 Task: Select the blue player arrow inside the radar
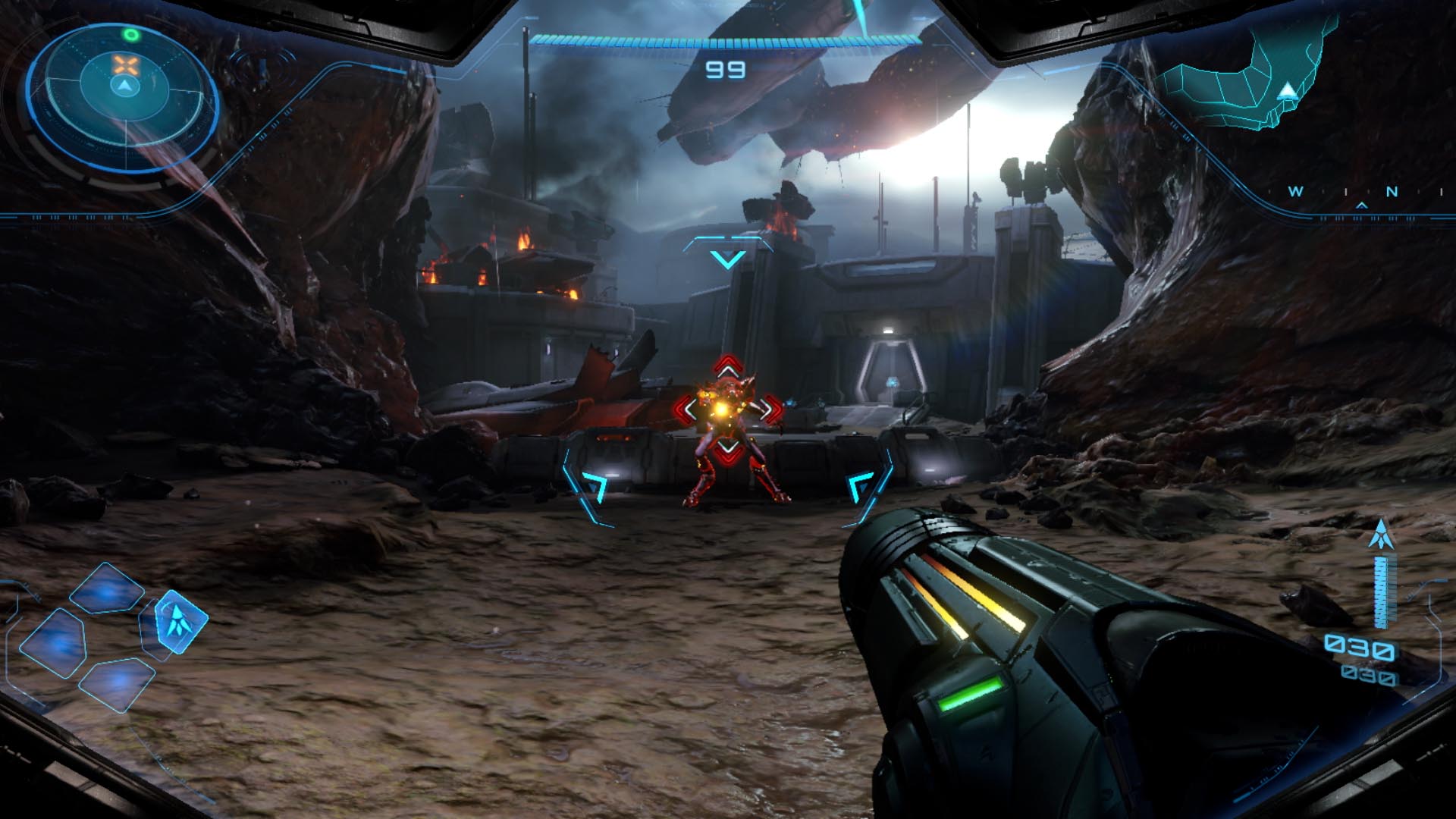[124, 85]
